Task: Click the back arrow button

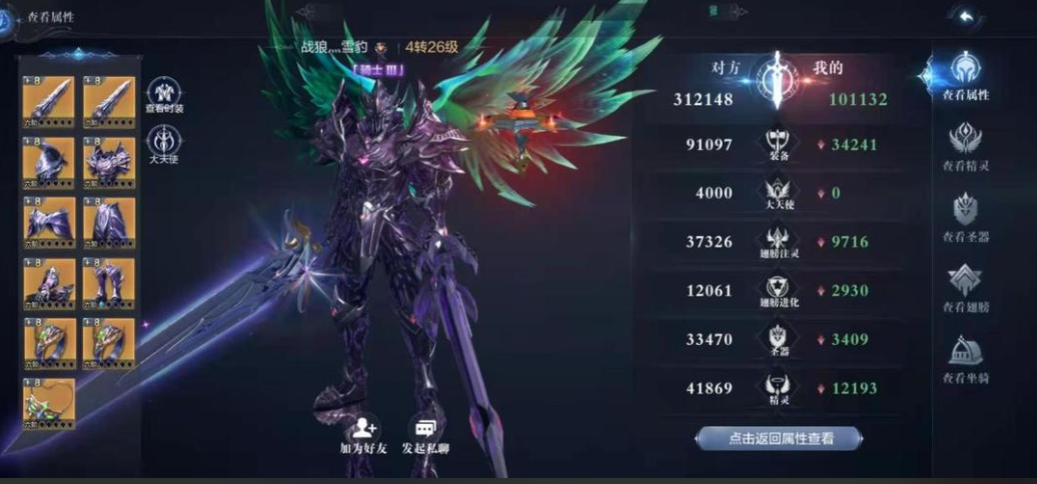Action: pyautogui.click(x=966, y=17)
